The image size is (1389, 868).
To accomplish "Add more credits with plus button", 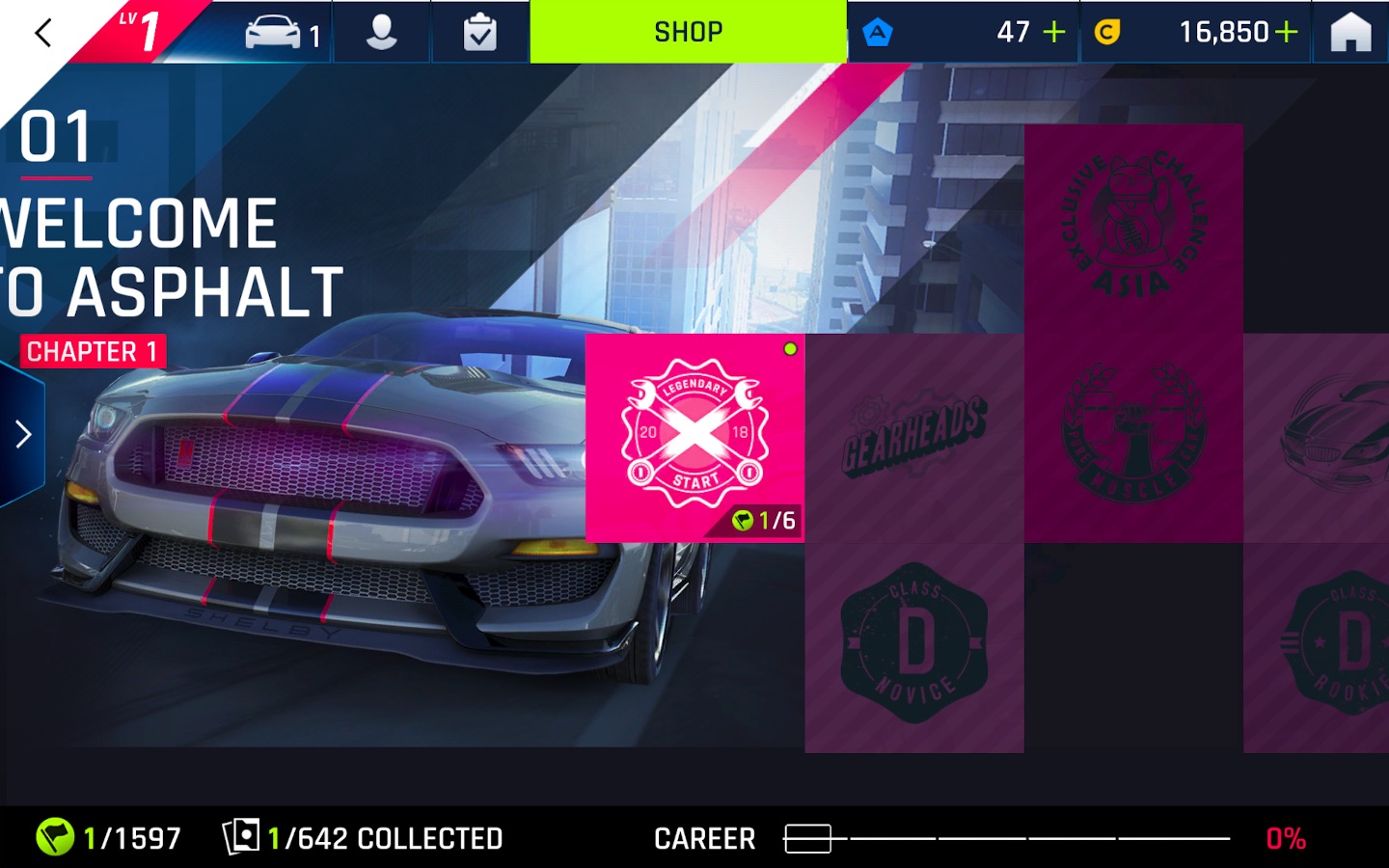I will [1287, 33].
